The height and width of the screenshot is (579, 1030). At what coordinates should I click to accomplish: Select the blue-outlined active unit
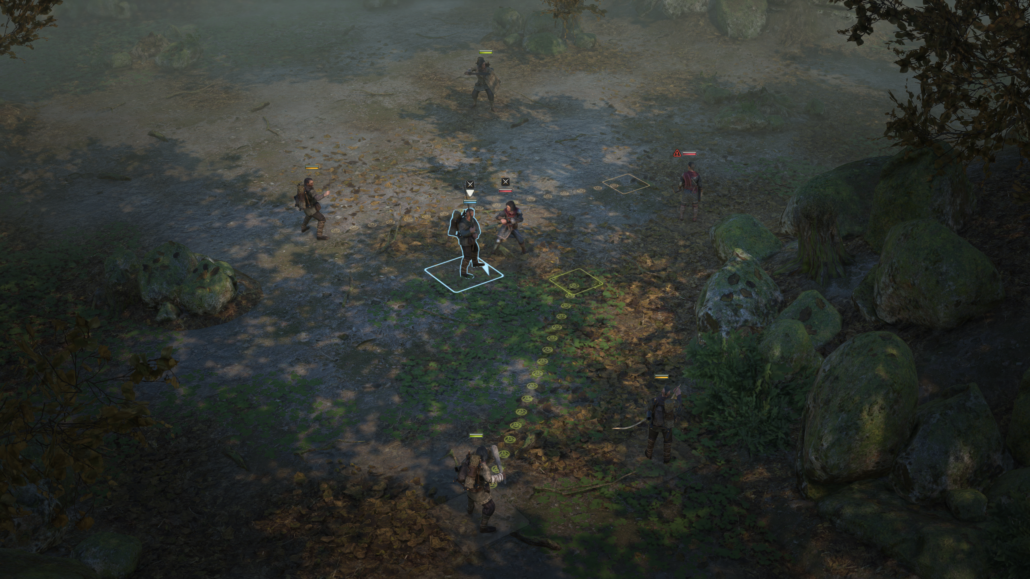pyautogui.click(x=467, y=242)
